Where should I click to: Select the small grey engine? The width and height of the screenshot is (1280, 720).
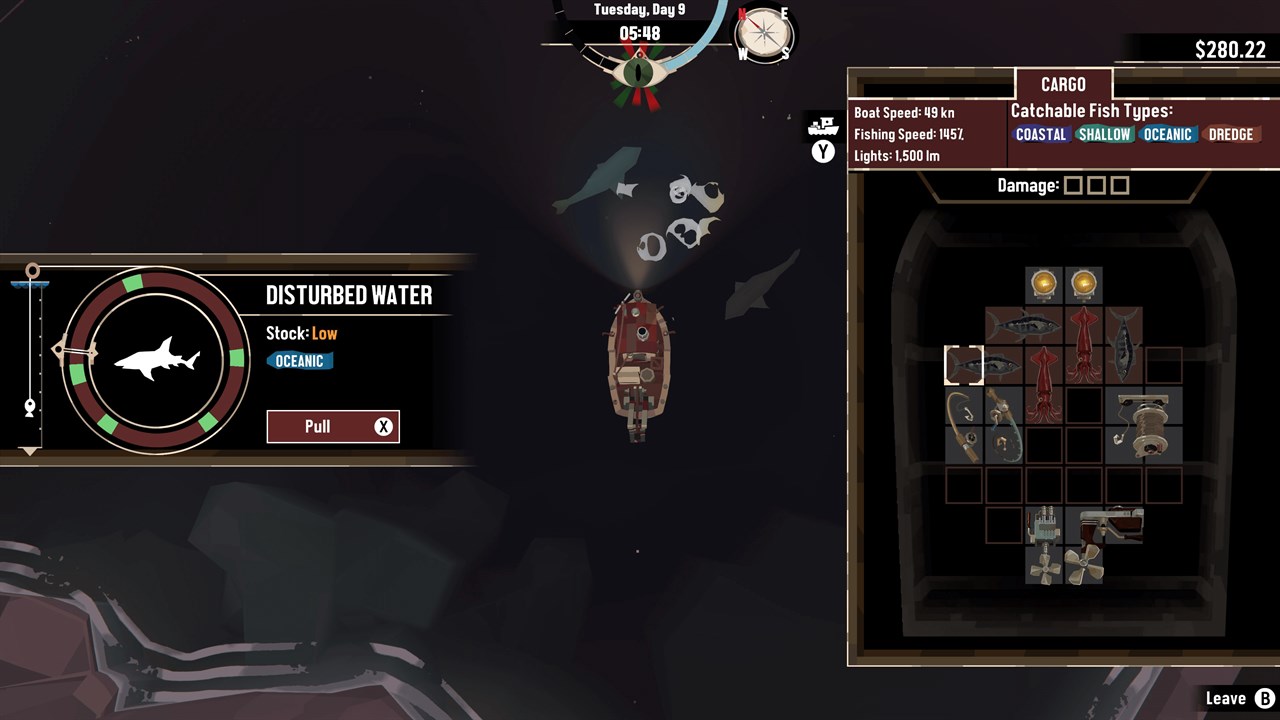(x=1044, y=525)
